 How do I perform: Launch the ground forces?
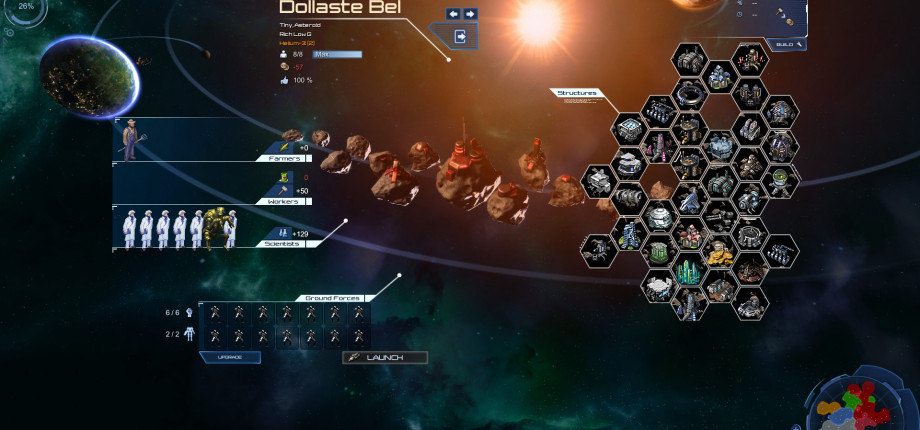385,357
